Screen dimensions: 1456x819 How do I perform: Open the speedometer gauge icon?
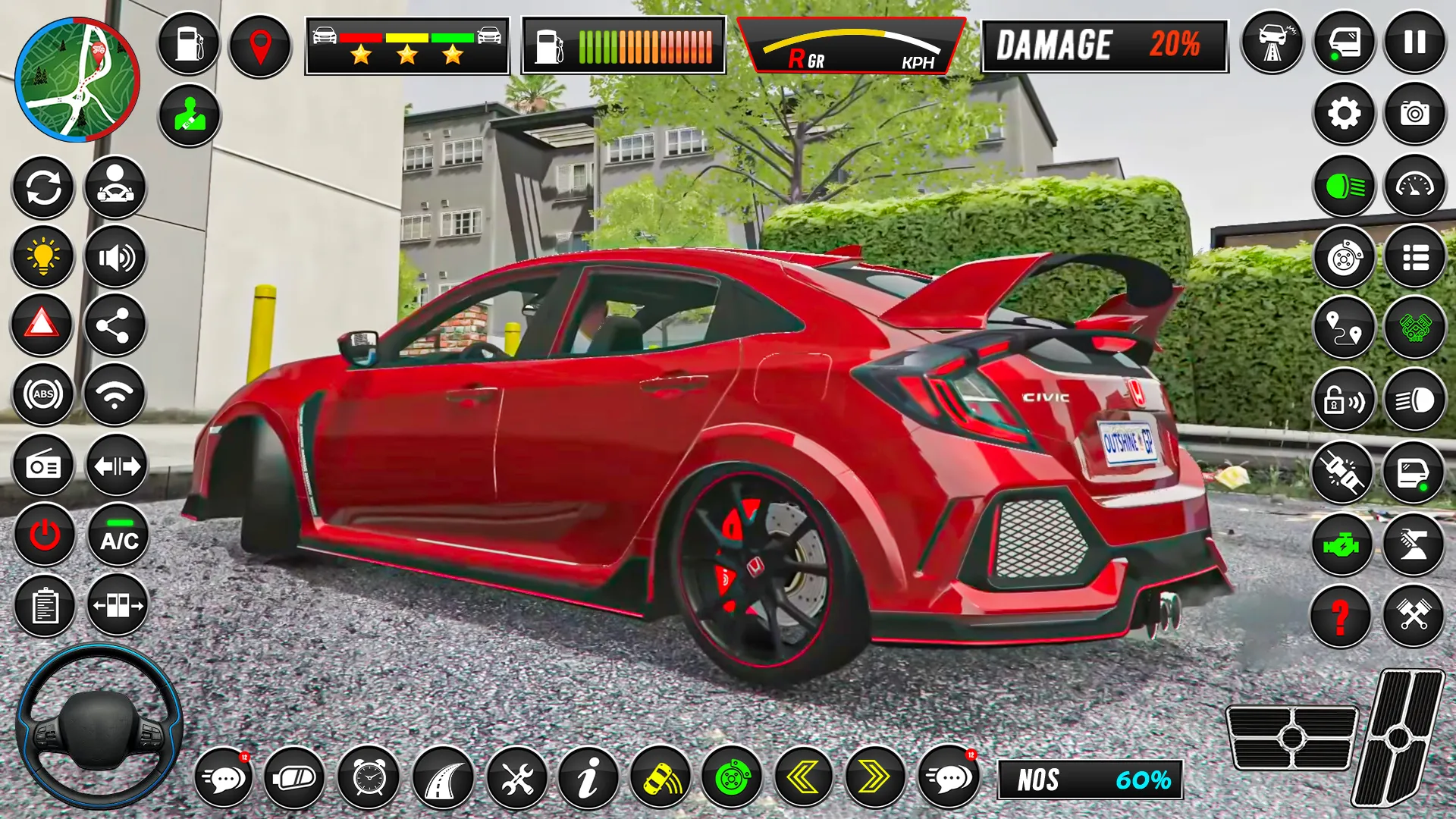1417,187
